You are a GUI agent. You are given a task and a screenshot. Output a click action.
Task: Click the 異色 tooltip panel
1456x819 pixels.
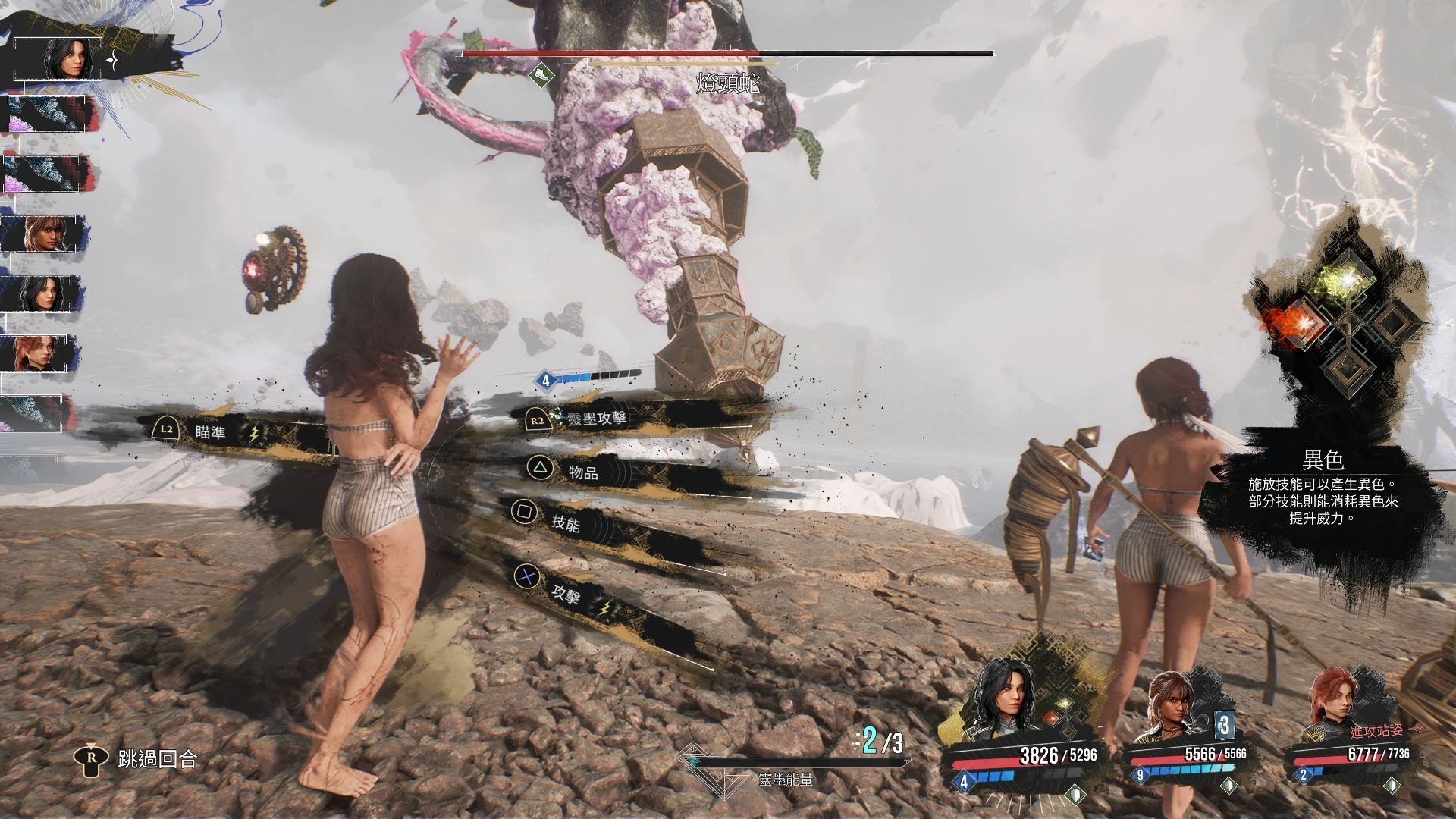pos(1322,489)
